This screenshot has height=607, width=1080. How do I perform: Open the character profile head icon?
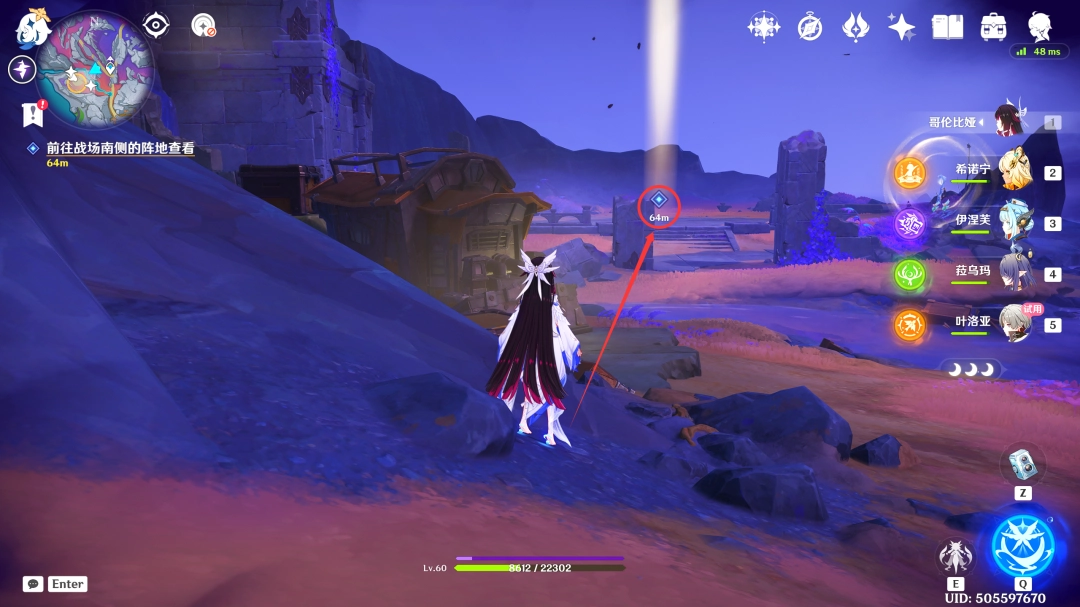tap(1039, 27)
